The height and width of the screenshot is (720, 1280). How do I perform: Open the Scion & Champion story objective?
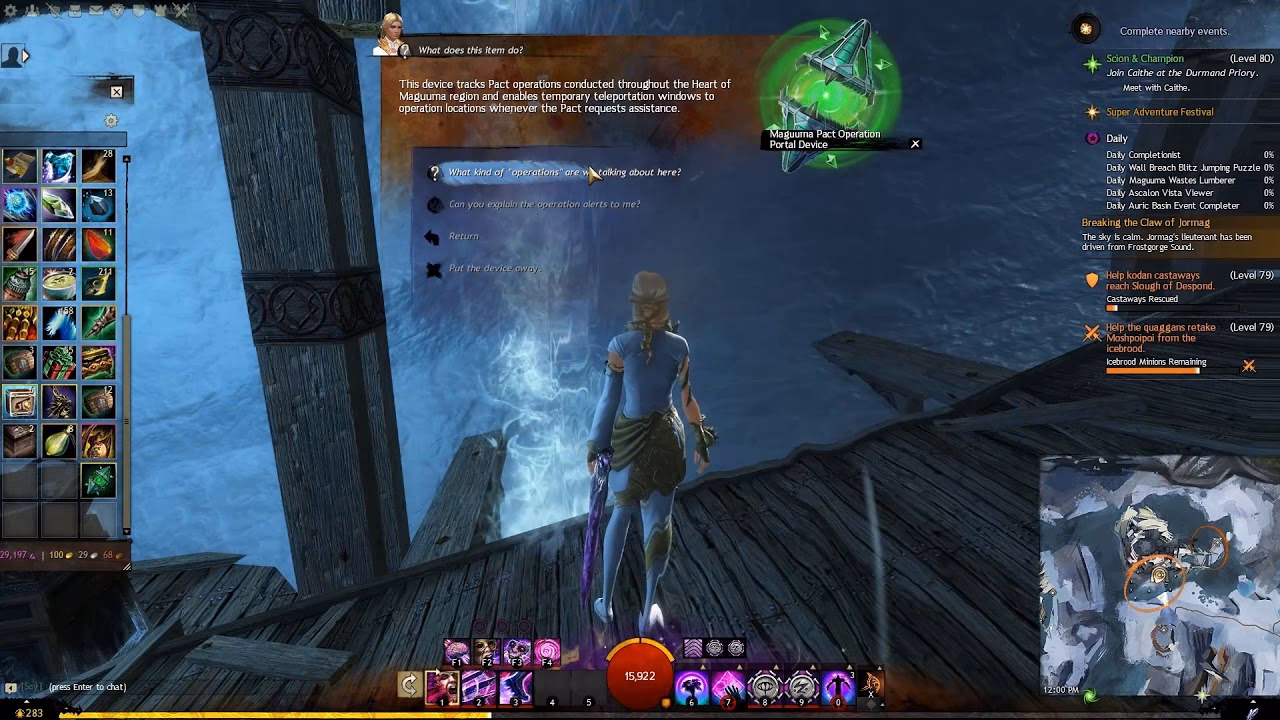[1145, 59]
